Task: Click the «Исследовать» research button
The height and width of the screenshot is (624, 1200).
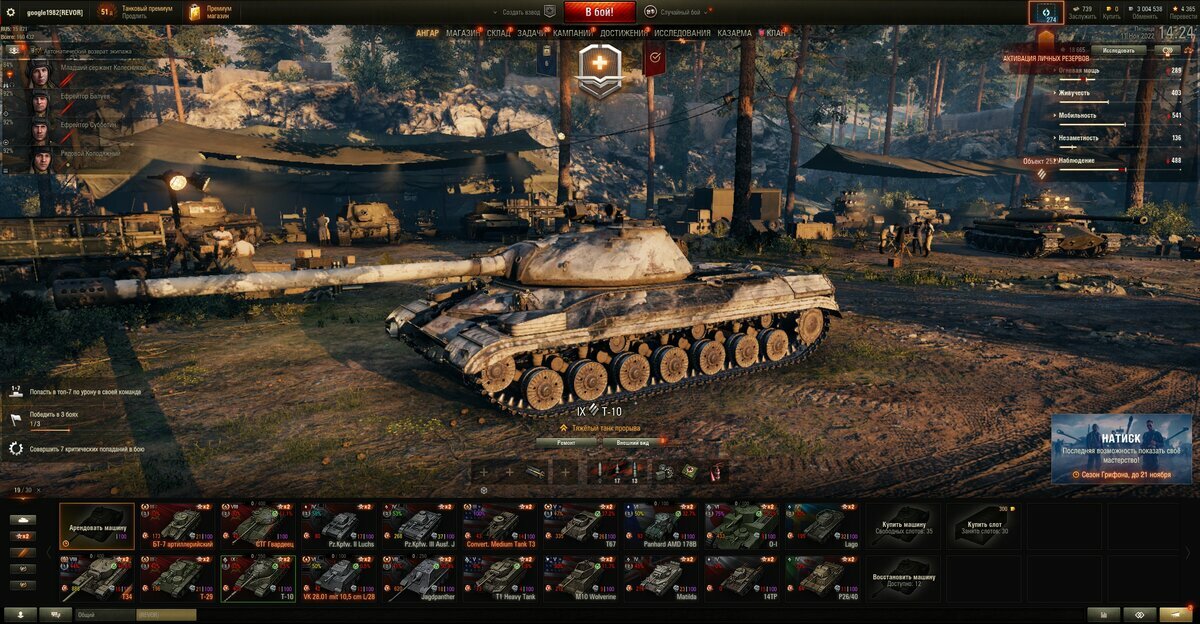Action: coord(1118,49)
